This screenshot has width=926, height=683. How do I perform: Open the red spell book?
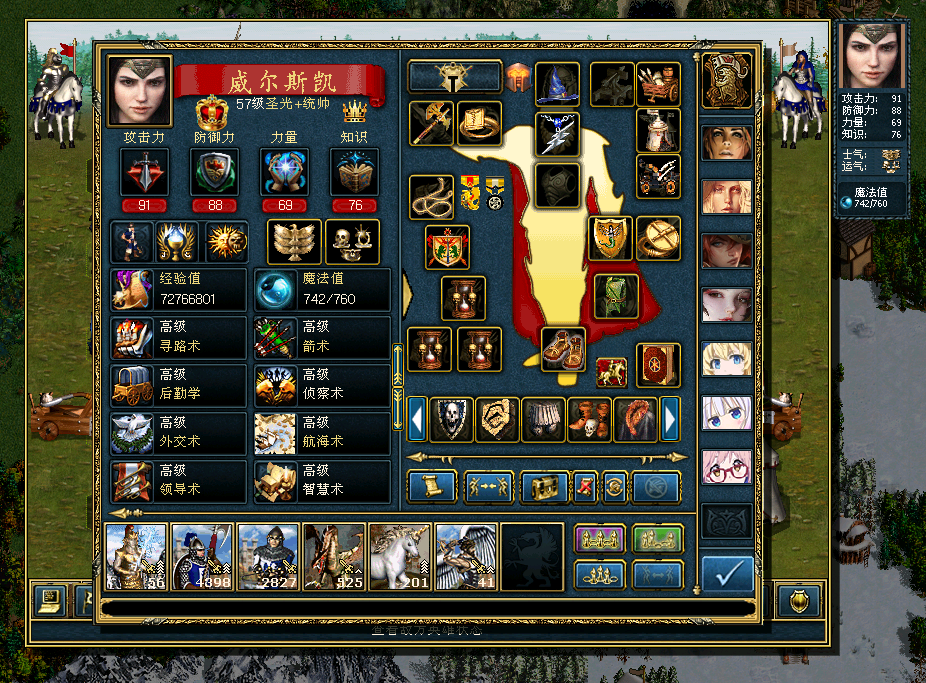tap(658, 365)
